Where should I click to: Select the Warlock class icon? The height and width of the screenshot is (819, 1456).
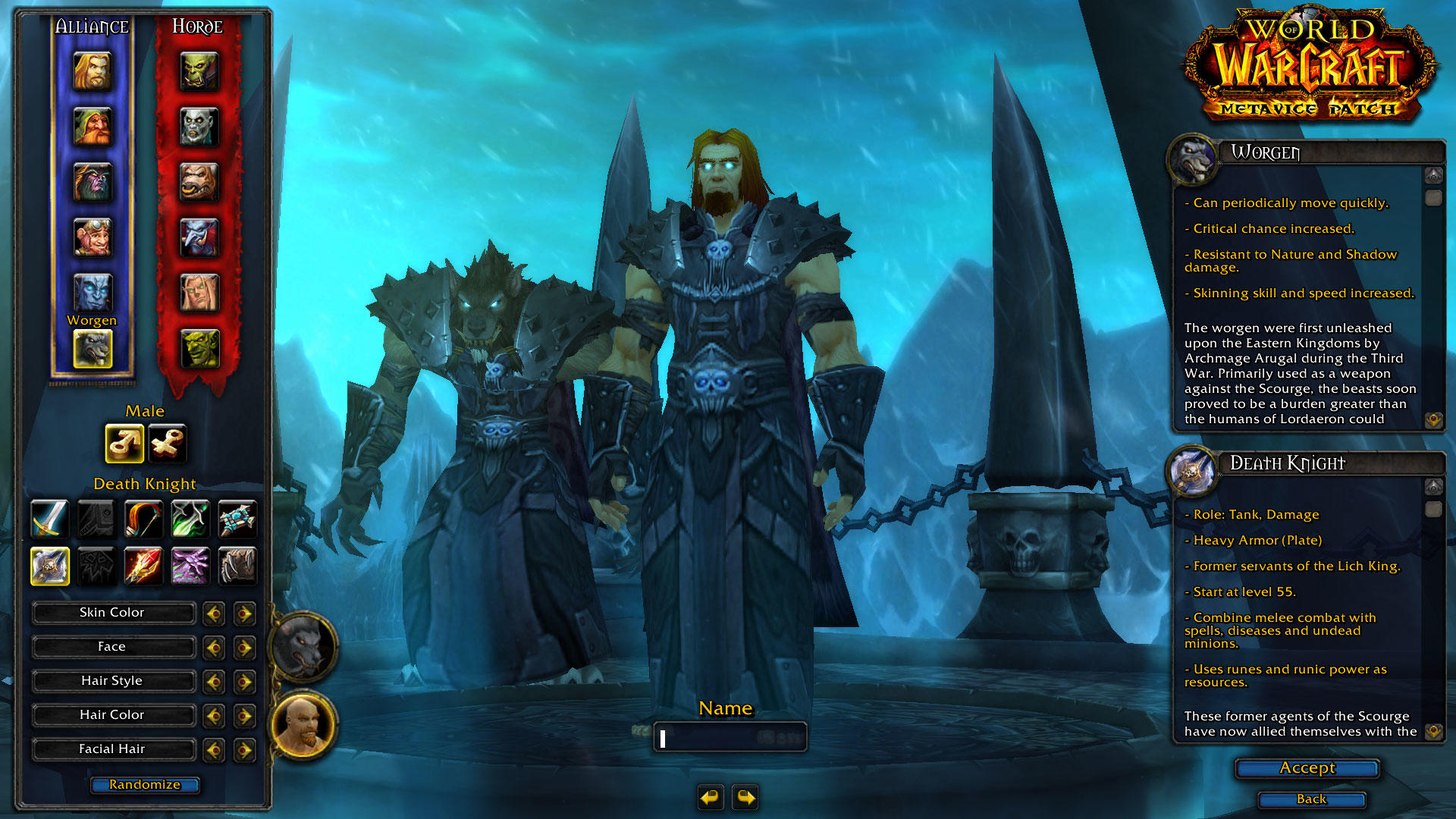190,566
